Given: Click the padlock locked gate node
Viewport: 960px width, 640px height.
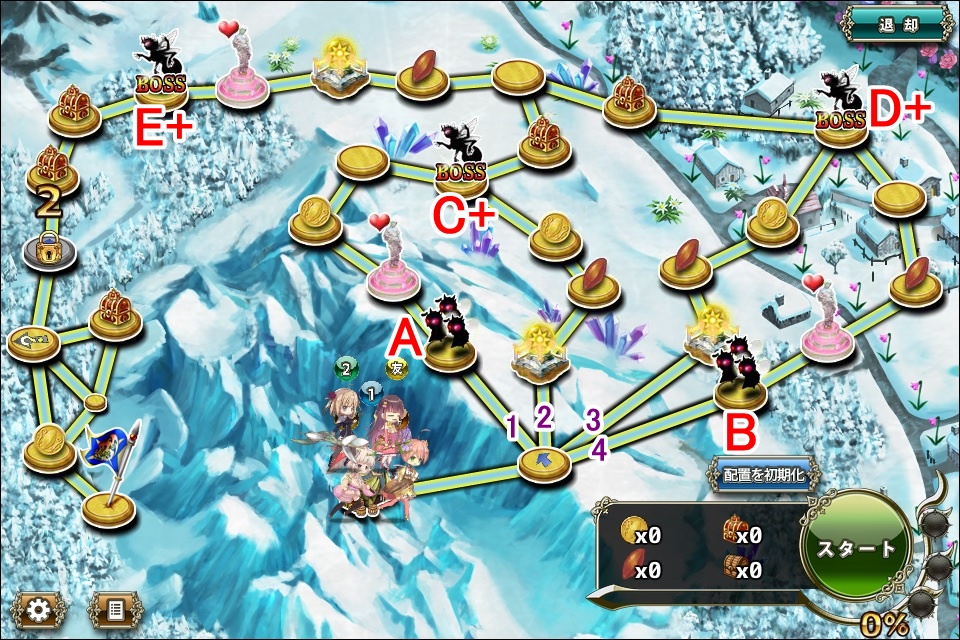Looking at the screenshot, I should tap(49, 251).
